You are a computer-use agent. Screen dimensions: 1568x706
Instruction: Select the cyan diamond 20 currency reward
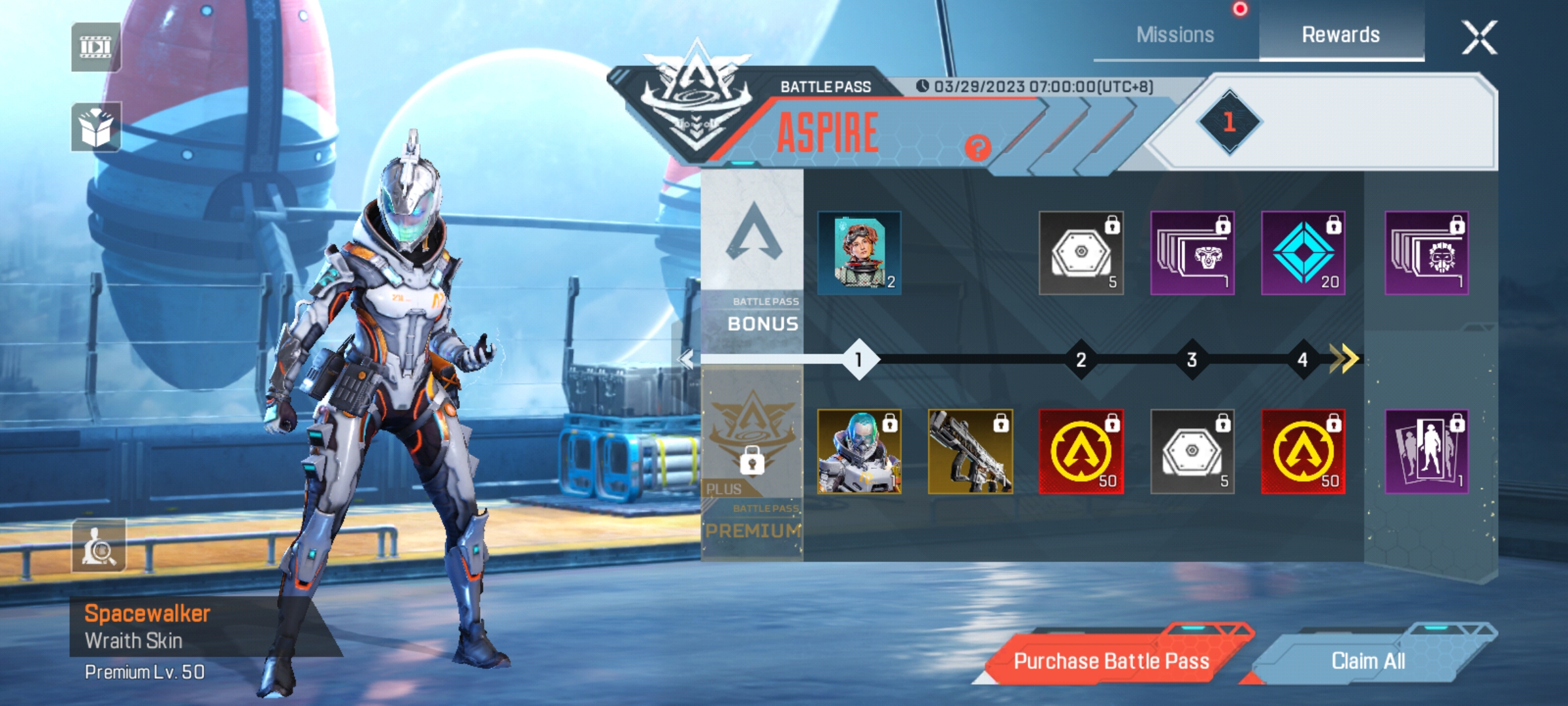click(1303, 253)
